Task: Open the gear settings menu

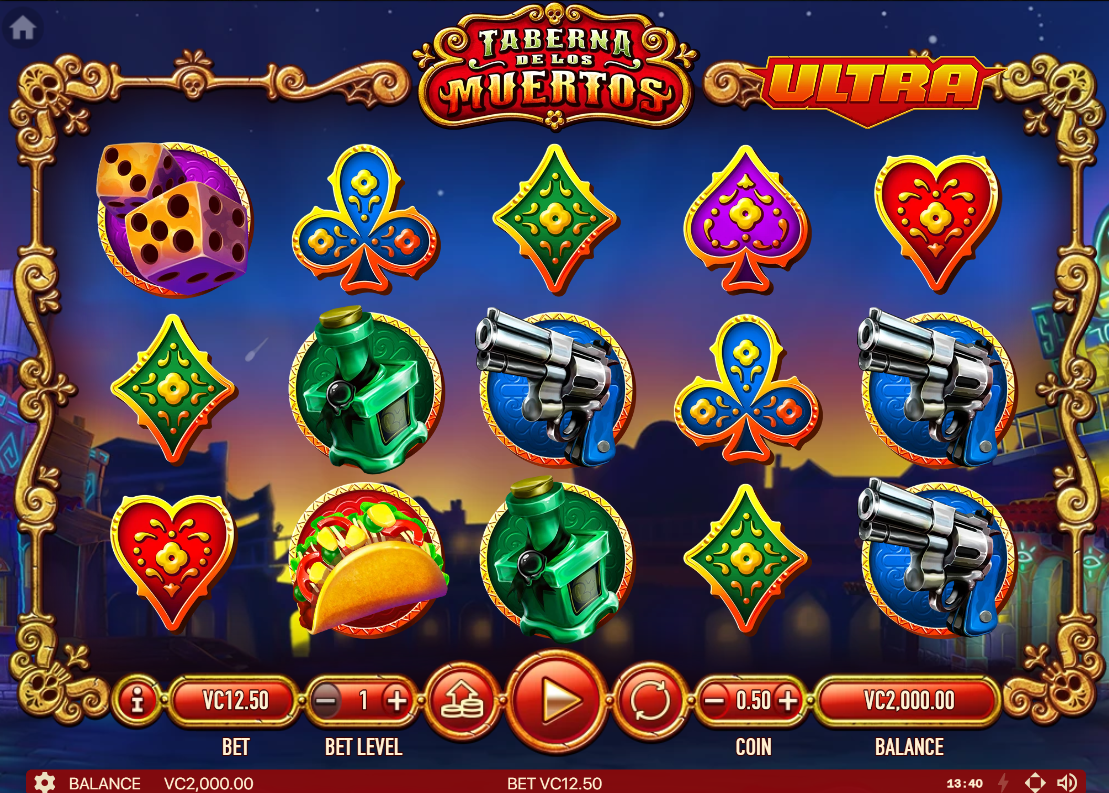Action: pos(44,782)
